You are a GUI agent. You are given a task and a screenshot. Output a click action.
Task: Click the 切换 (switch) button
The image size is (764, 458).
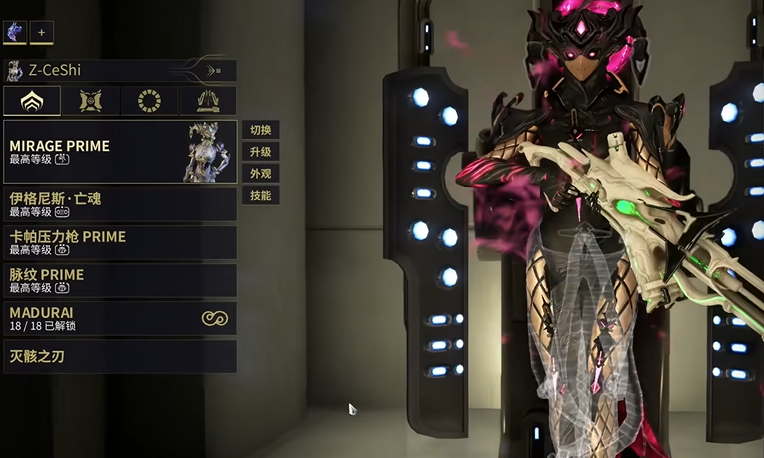tap(260, 130)
